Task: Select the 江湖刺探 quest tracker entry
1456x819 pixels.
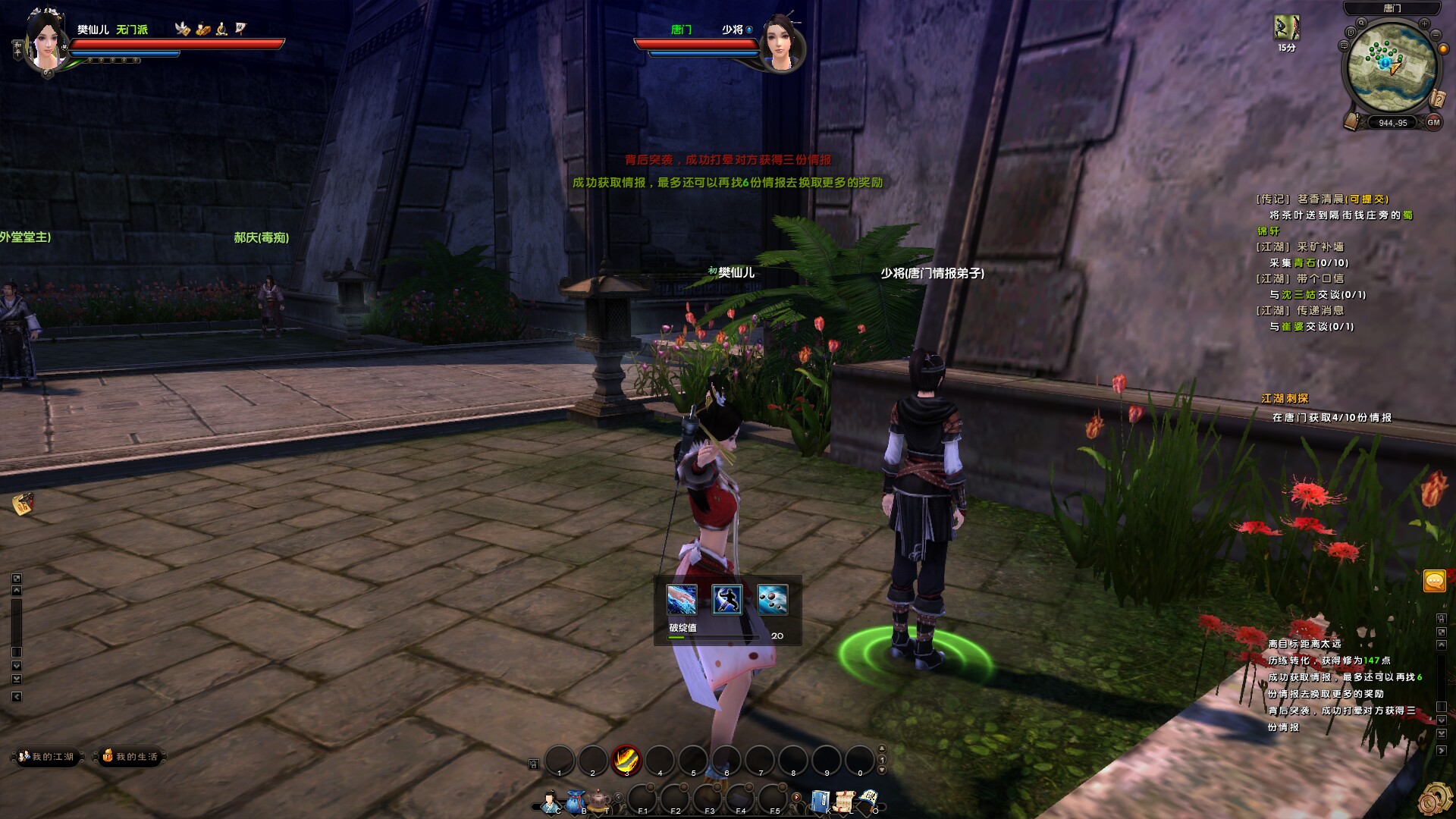Action: point(1285,398)
